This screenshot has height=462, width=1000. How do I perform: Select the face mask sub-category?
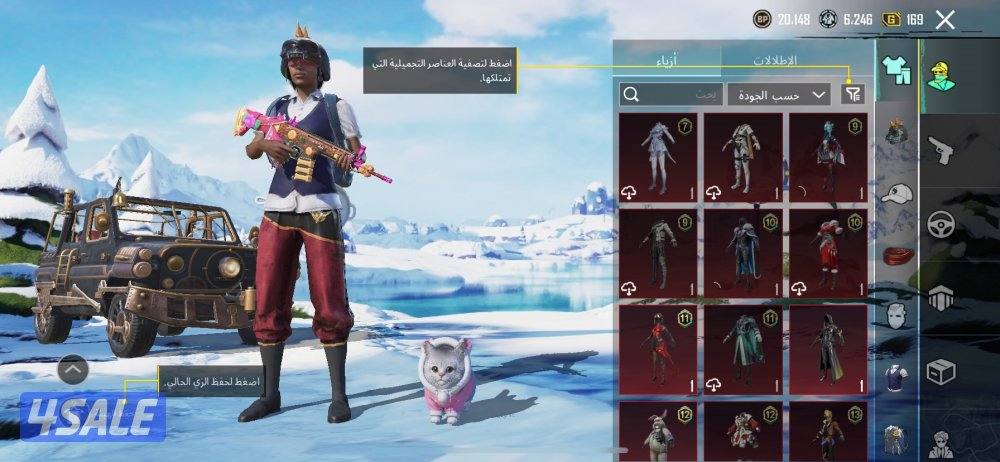click(x=896, y=316)
